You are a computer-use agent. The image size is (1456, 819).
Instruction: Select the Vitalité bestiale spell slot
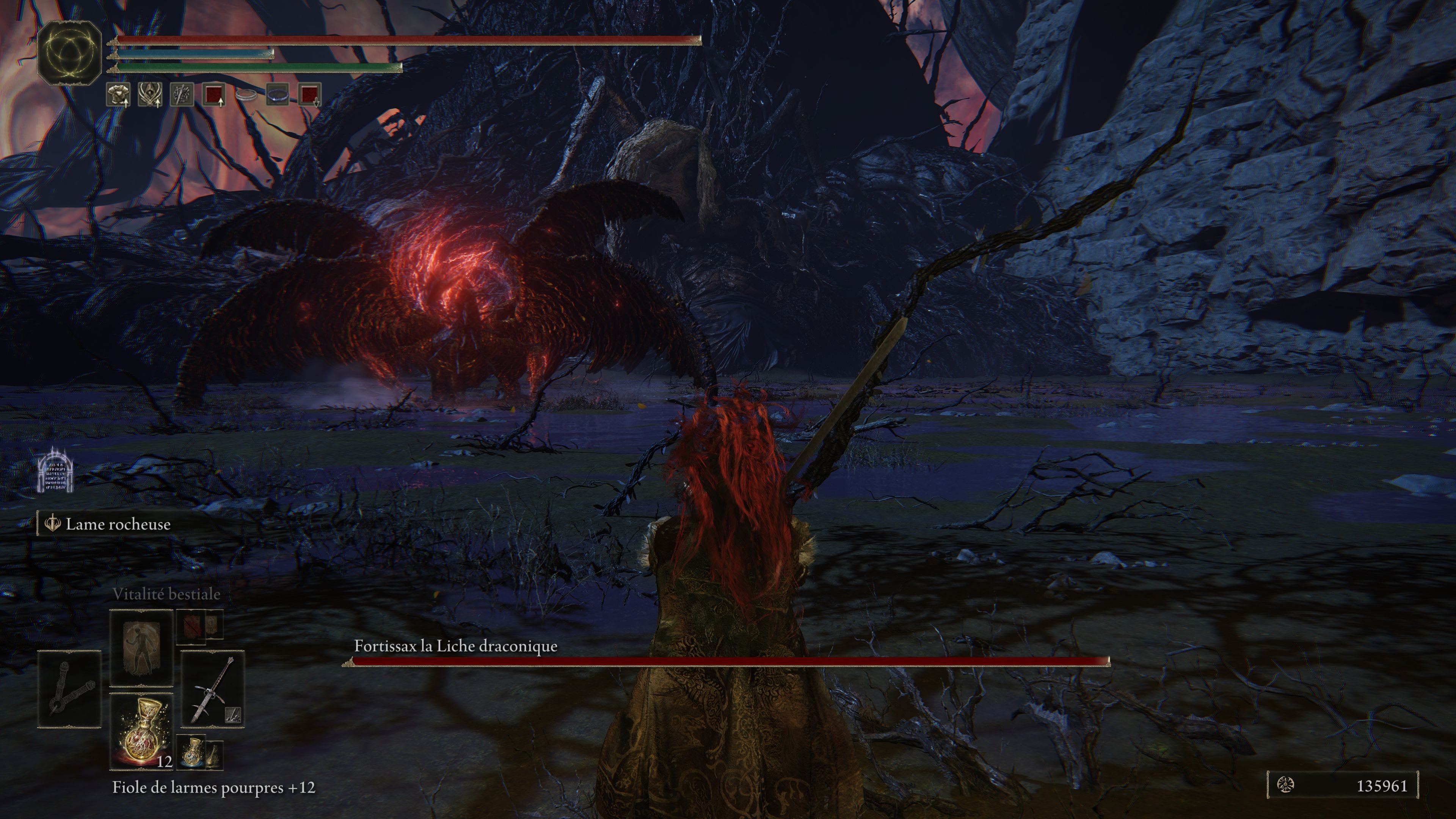[141, 647]
